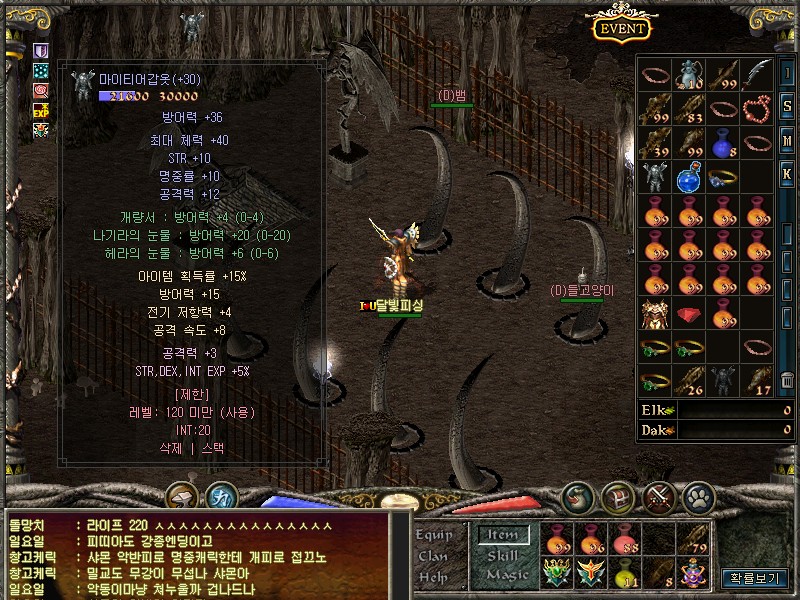This screenshot has width=800, height=600.
Task: Switch to the Magic quickslot tab
Action: point(505,575)
